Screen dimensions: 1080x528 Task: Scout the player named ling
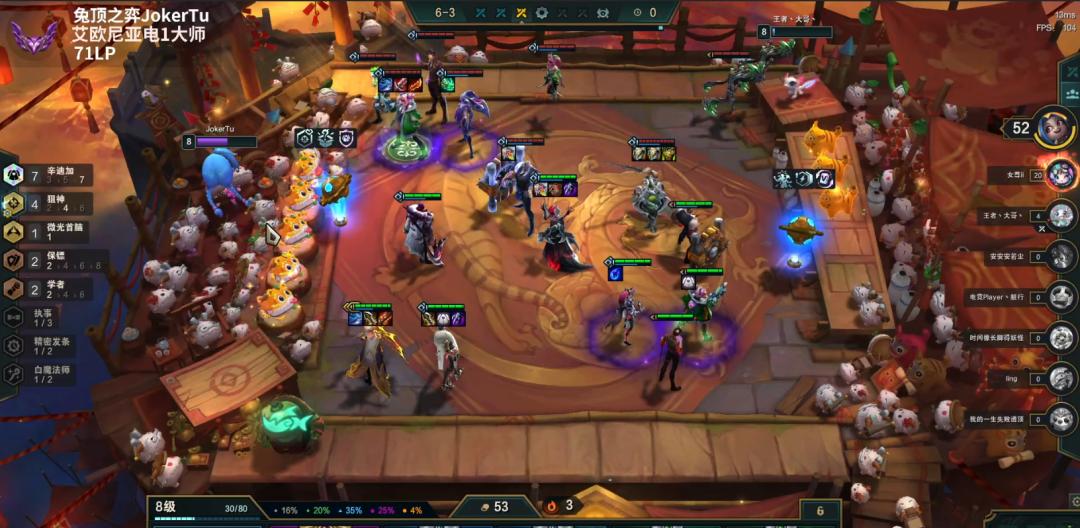[1060, 377]
